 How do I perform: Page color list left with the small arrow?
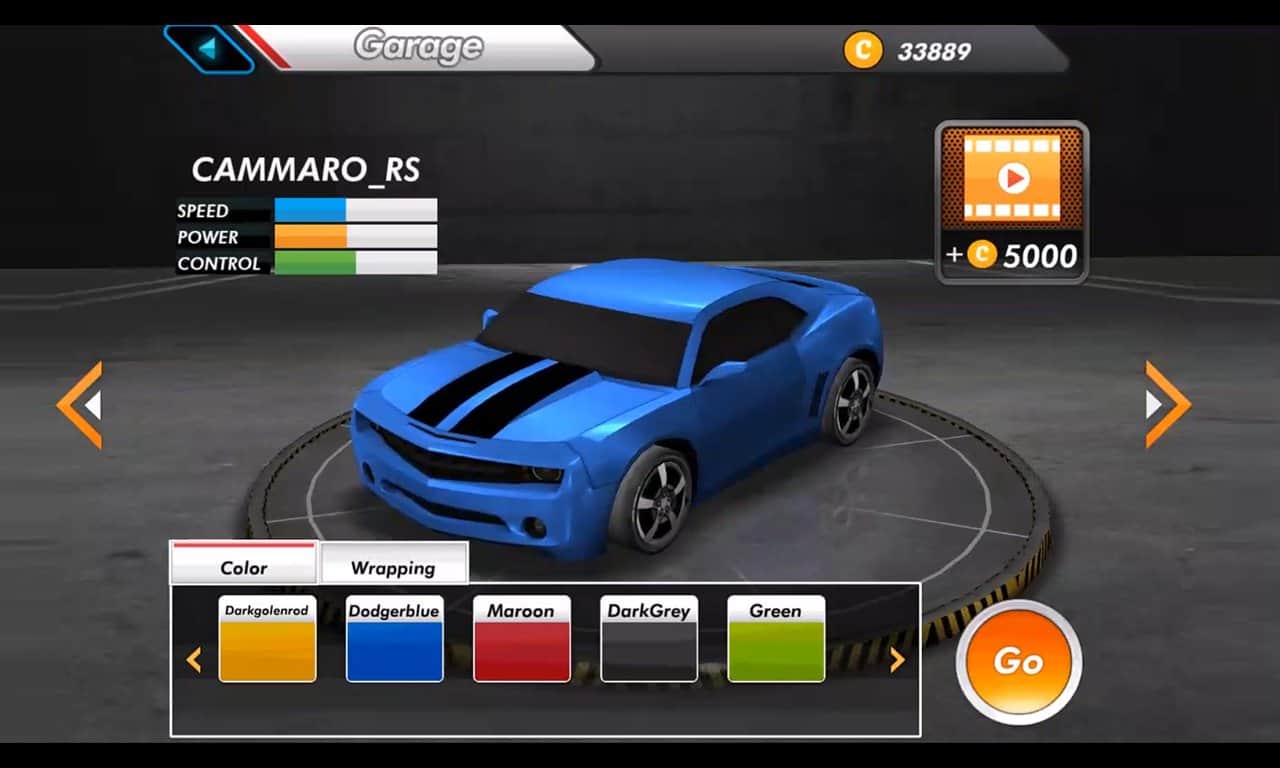pyautogui.click(x=194, y=660)
